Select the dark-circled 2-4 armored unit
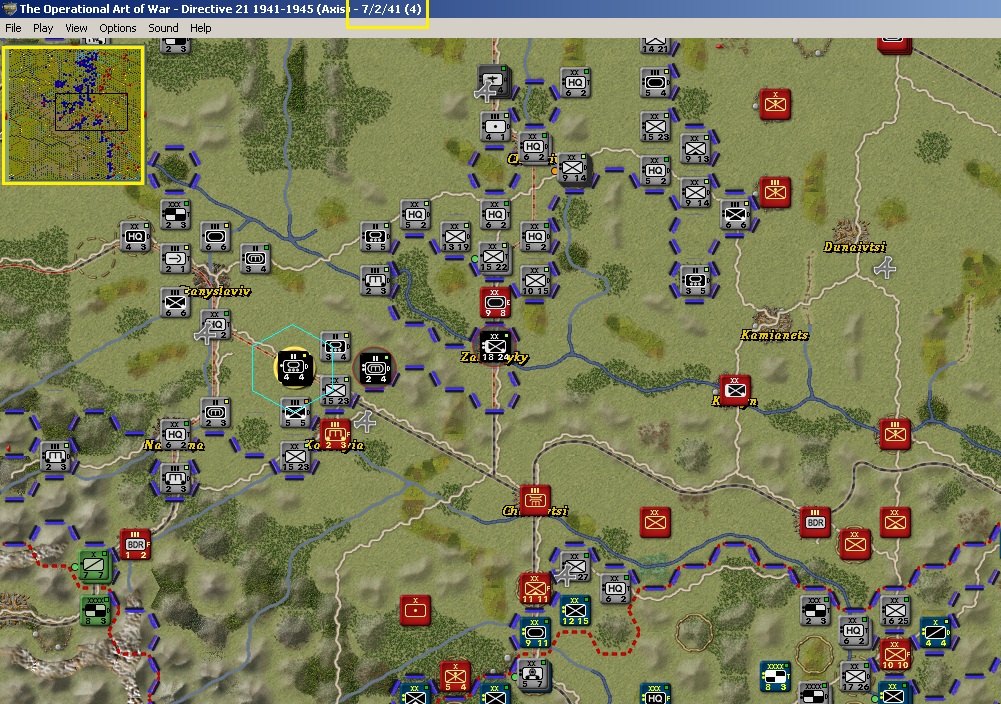This screenshot has height=704, width=1001. tap(376, 367)
